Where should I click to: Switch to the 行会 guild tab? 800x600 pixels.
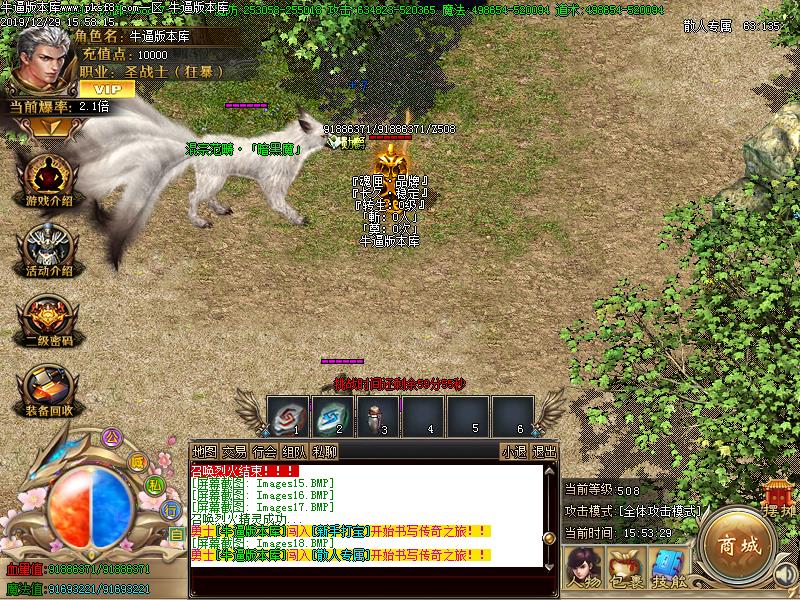pos(264,452)
